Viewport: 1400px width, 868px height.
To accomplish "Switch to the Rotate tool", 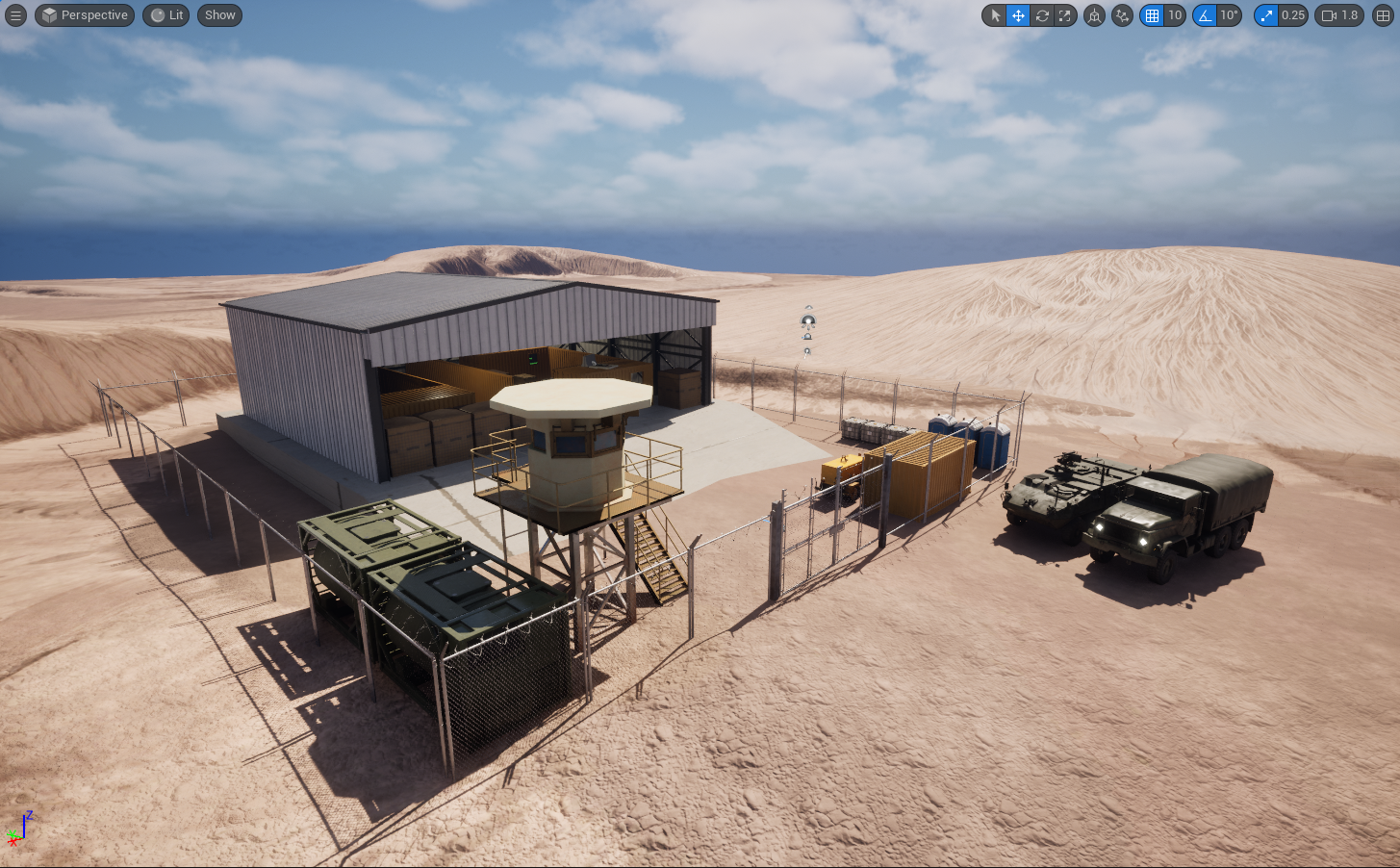I will (1040, 15).
